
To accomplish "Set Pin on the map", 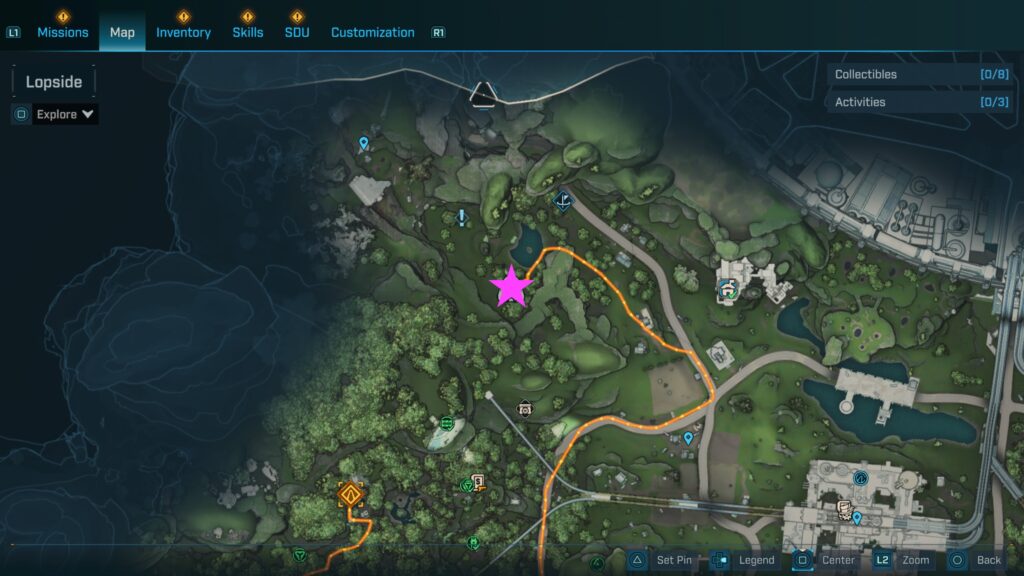I will (x=661, y=560).
